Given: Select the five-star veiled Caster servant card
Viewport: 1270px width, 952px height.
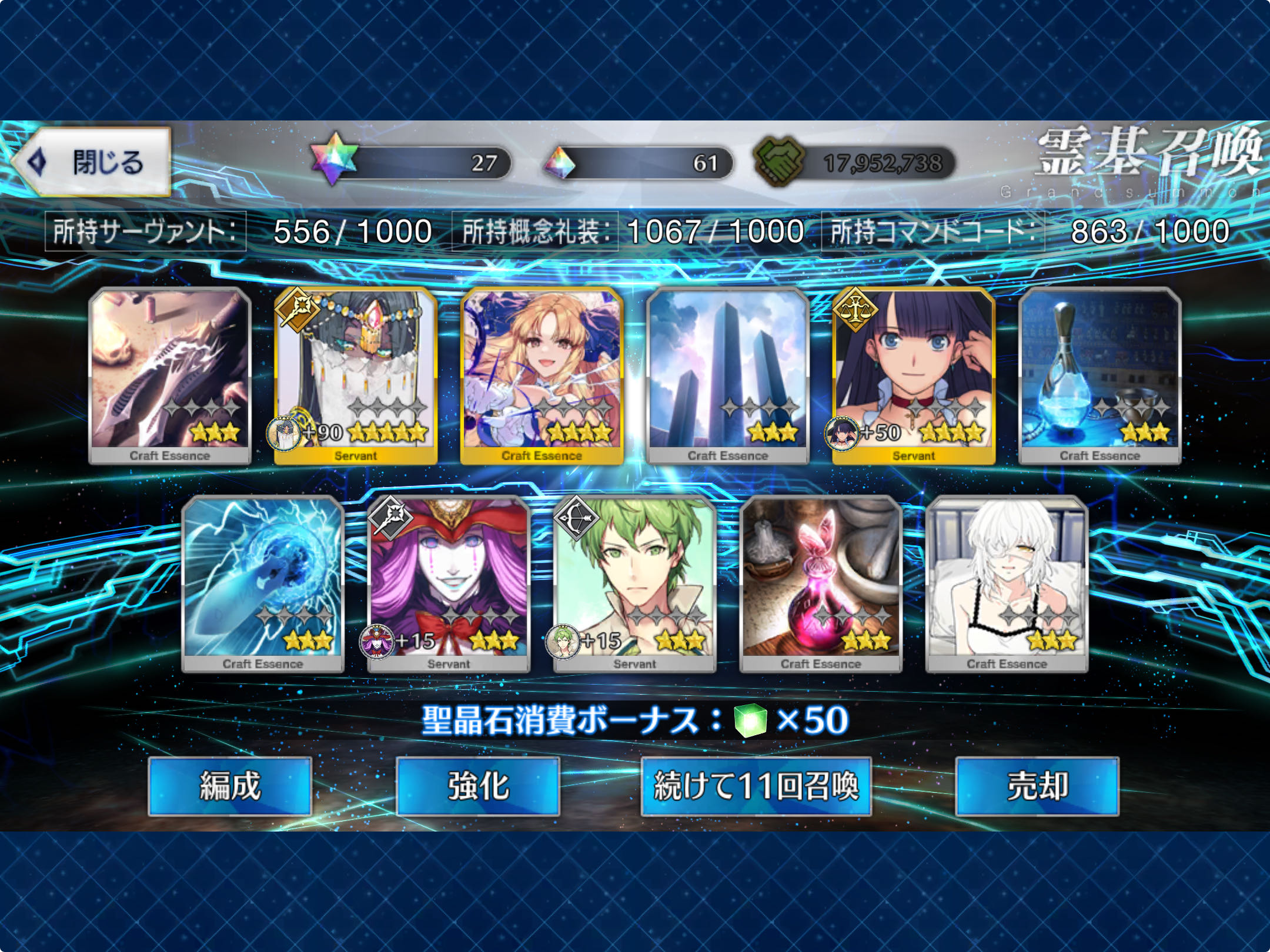Looking at the screenshot, I should (356, 376).
